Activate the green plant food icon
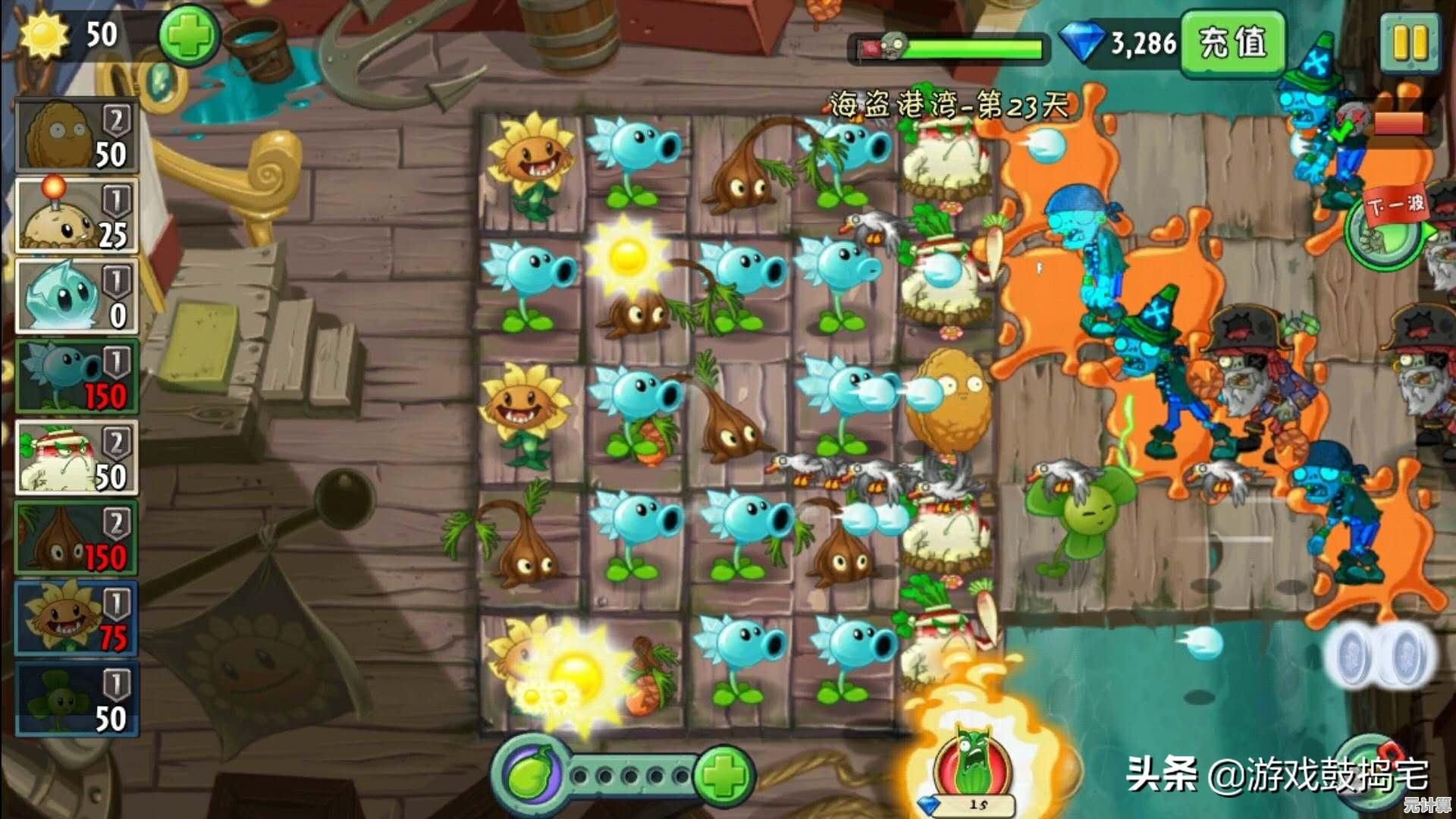Image resolution: width=1456 pixels, height=819 pixels. tap(529, 775)
